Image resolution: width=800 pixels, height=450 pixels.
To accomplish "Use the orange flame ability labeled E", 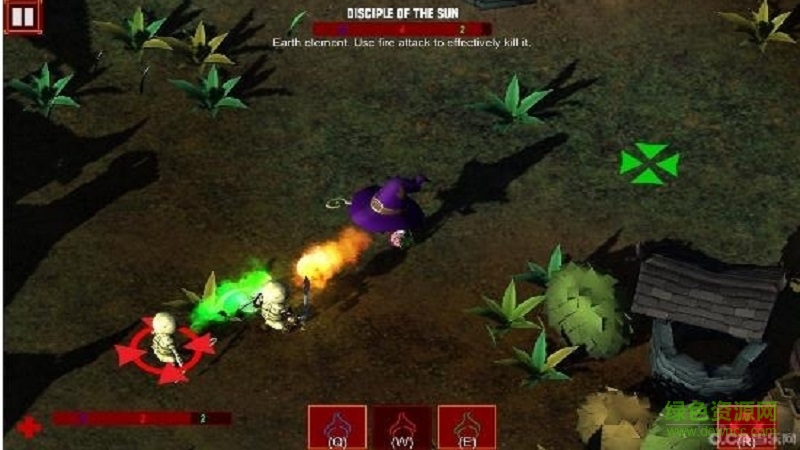I will pyautogui.click(x=467, y=427).
